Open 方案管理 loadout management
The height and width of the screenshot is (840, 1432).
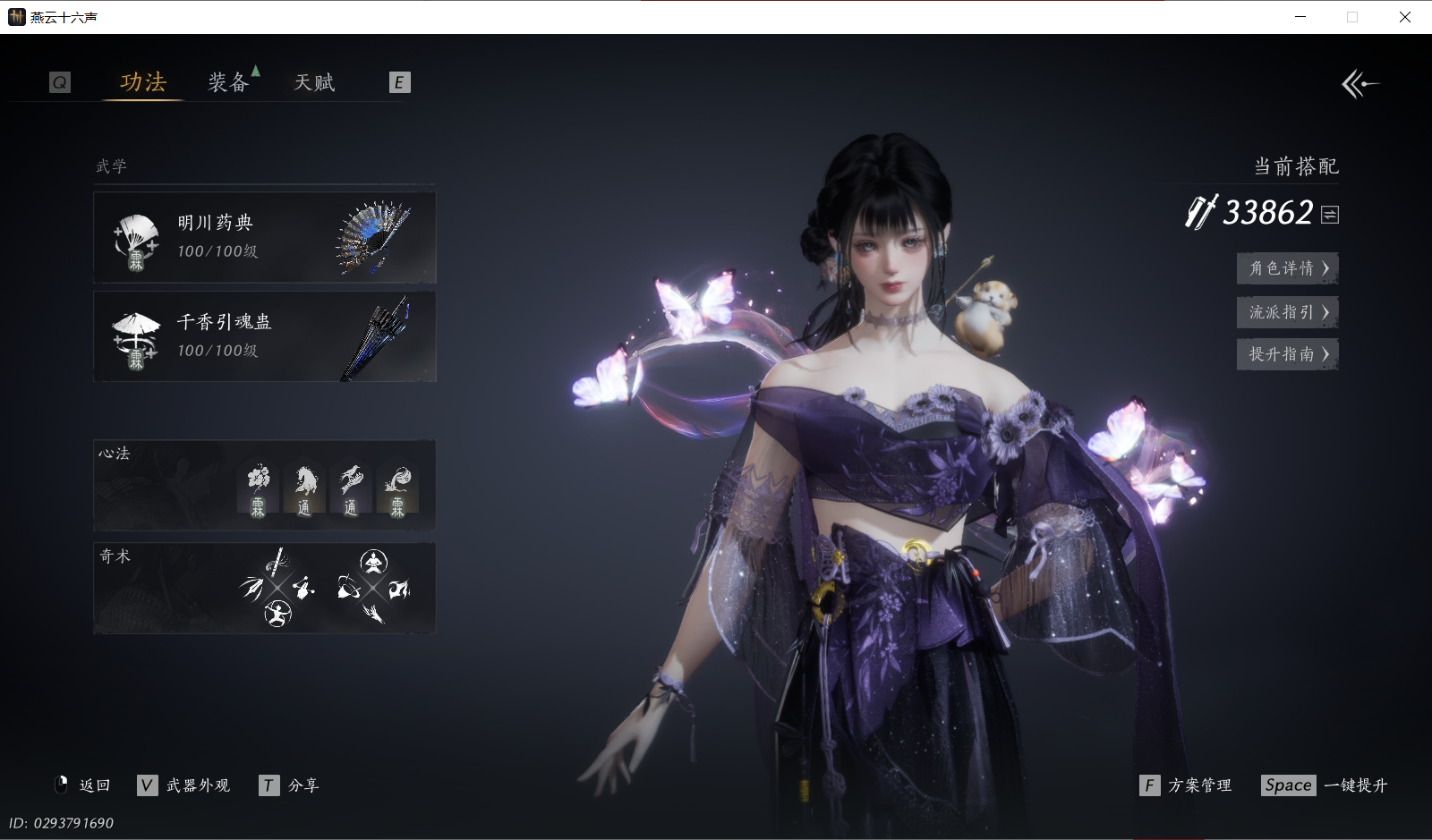pyautogui.click(x=1187, y=785)
